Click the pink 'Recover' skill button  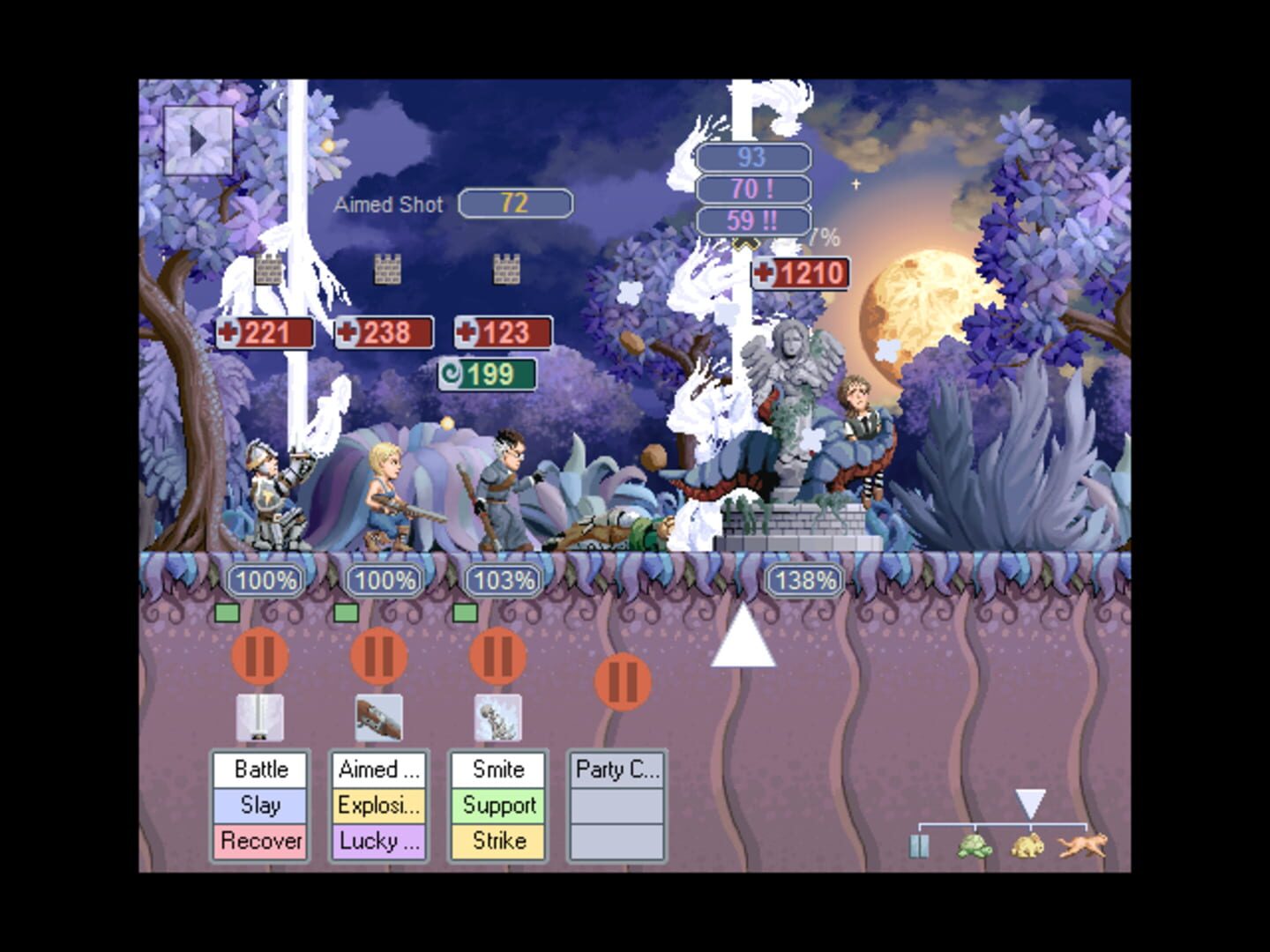pos(259,841)
